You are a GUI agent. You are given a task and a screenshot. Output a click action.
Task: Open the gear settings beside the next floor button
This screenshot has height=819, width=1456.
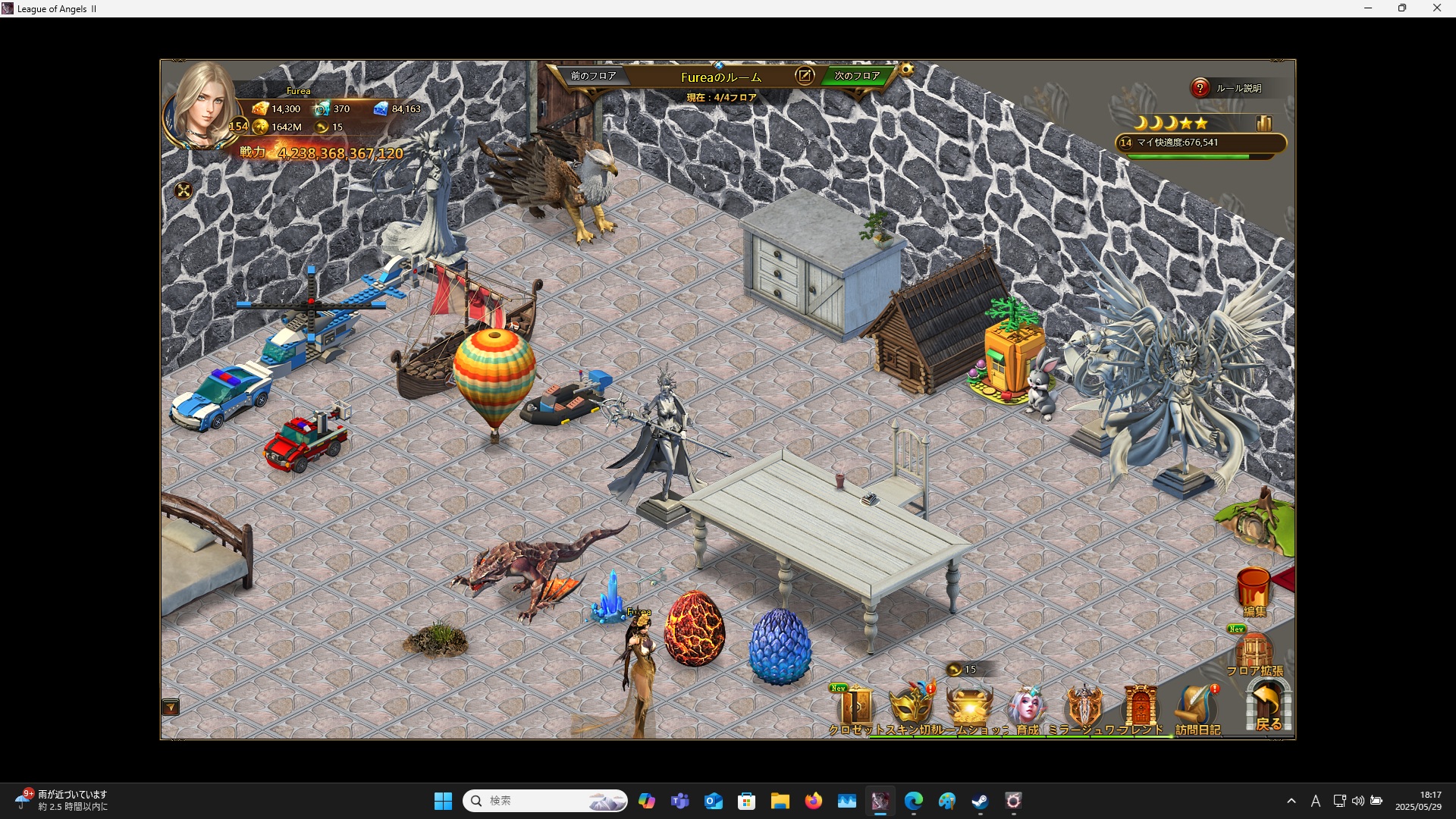(x=906, y=71)
